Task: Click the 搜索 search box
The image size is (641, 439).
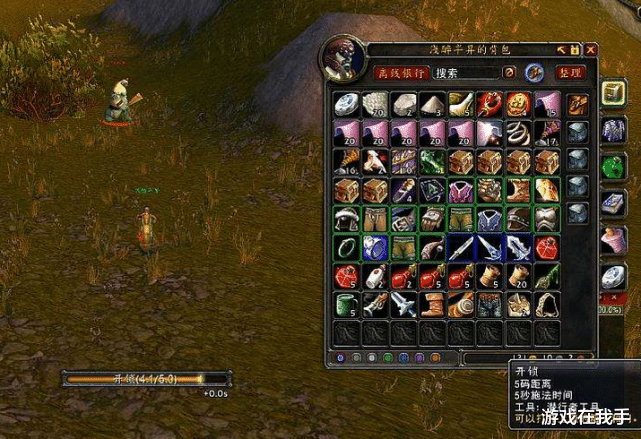Action: [466, 73]
